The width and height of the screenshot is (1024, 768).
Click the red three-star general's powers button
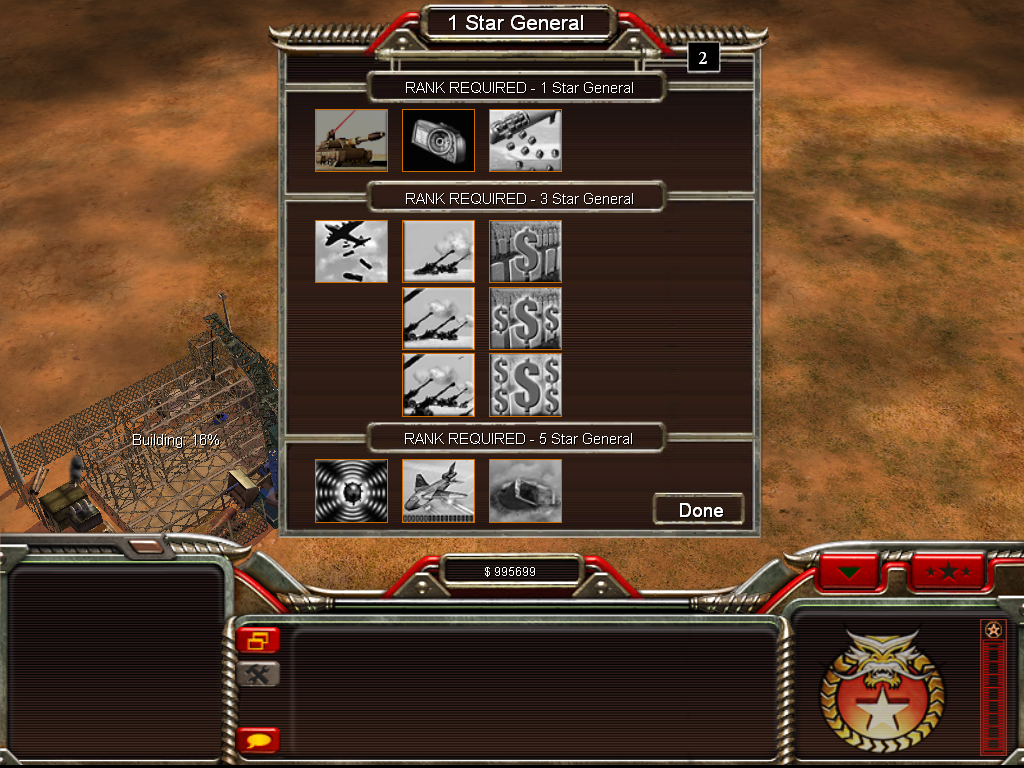click(x=948, y=573)
